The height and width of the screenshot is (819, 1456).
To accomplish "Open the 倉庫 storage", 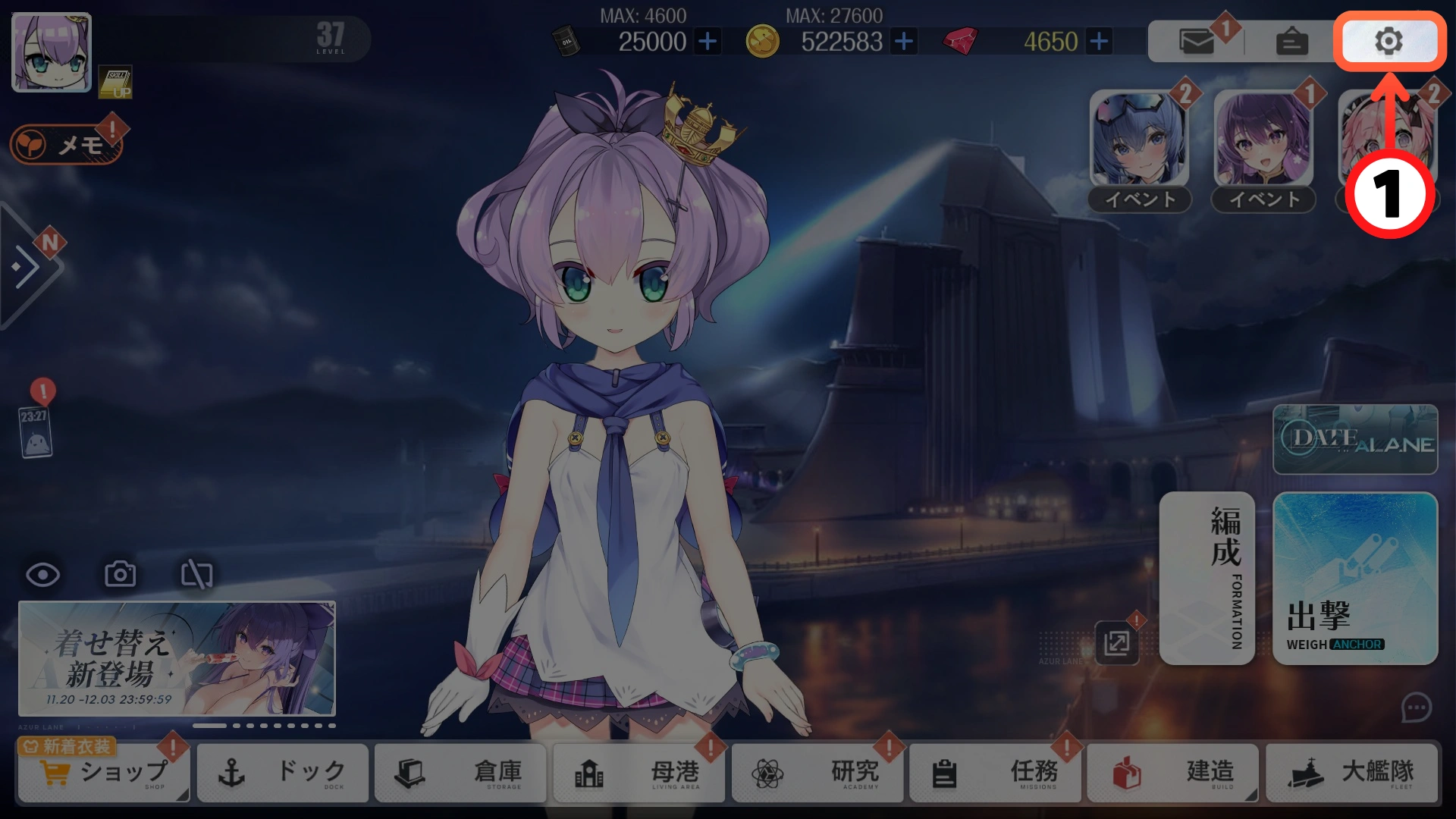I will click(460, 773).
